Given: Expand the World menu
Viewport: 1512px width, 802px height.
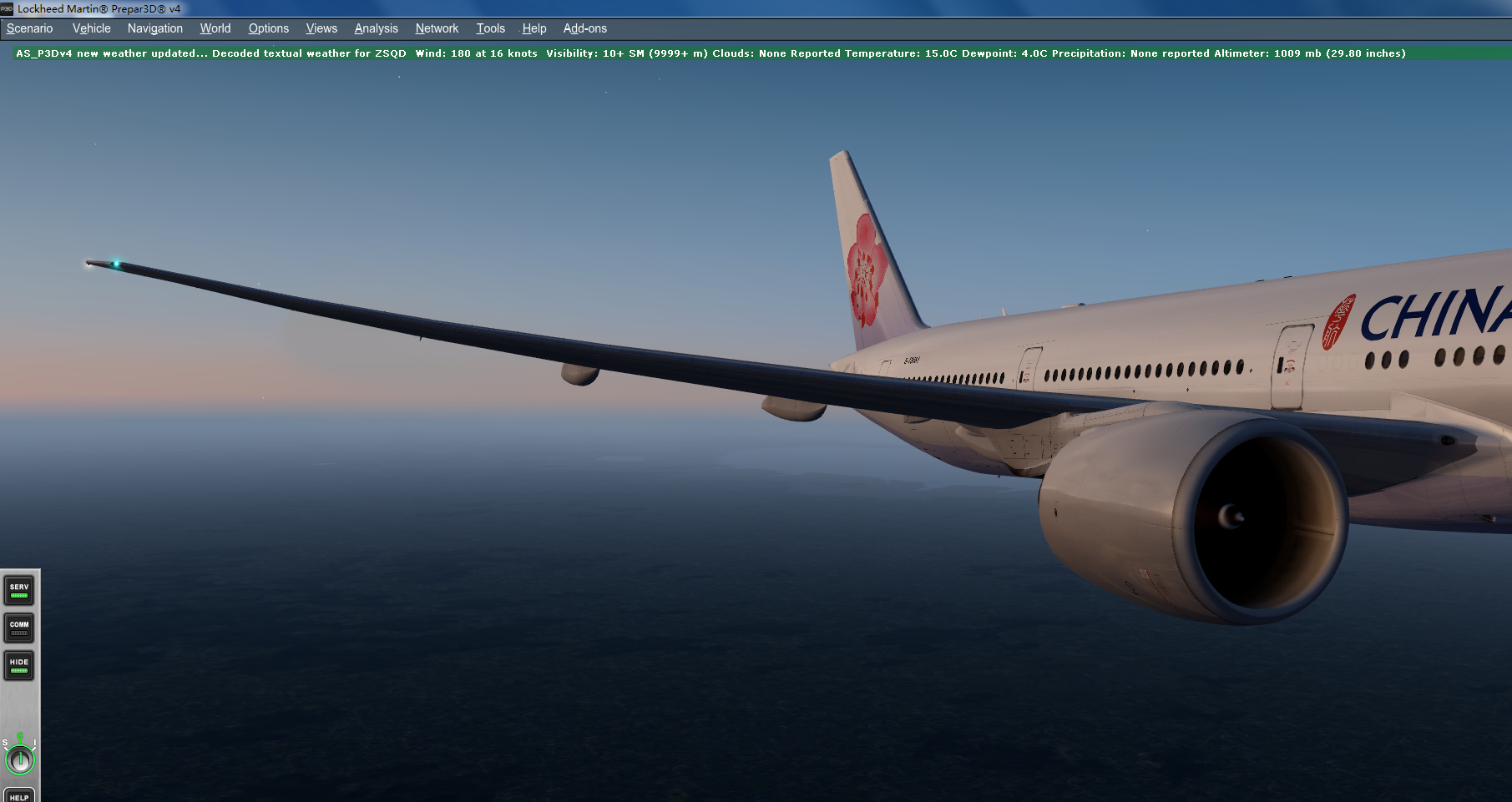Looking at the screenshot, I should coord(215,28).
